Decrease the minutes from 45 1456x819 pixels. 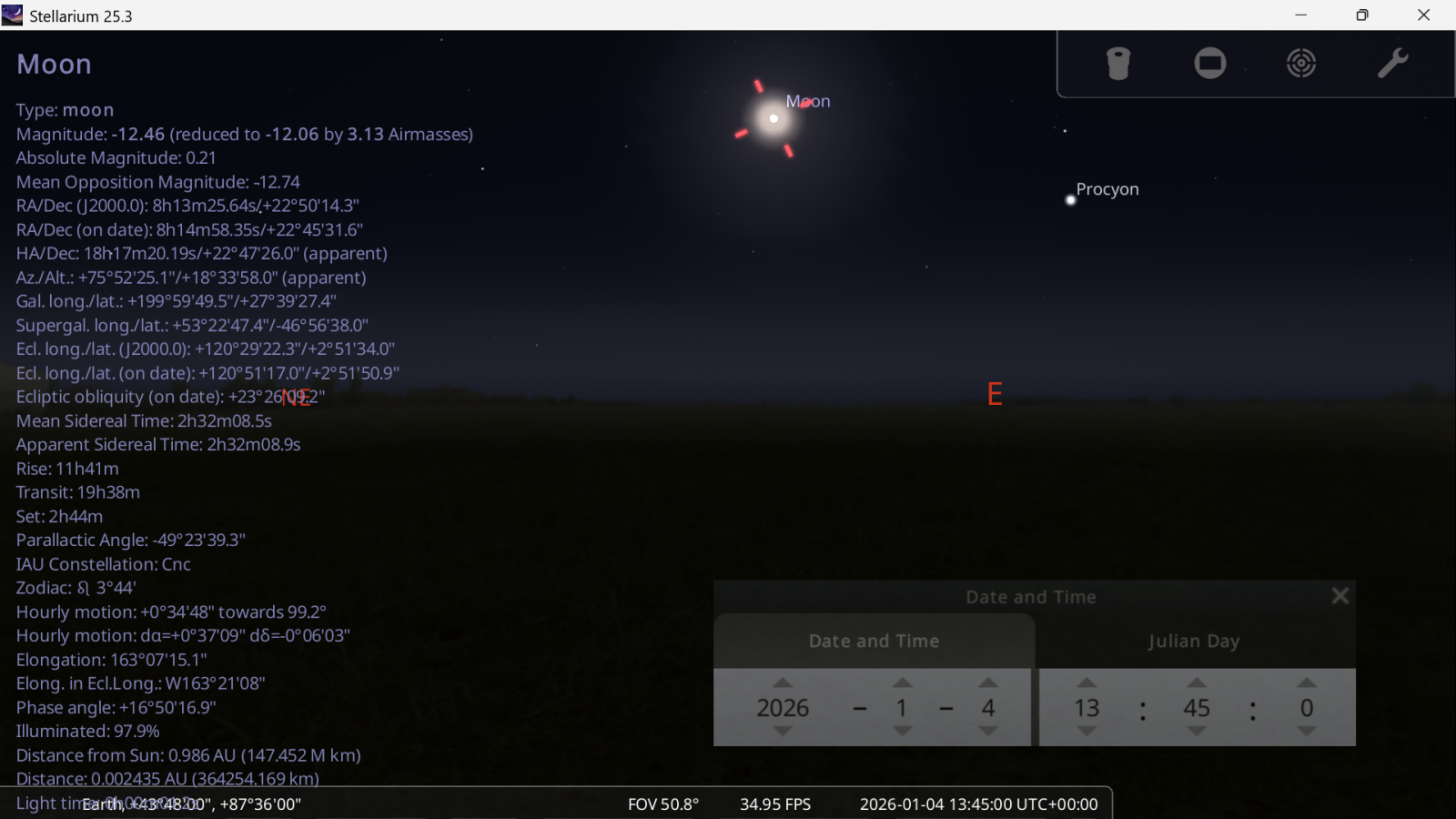(x=1196, y=733)
